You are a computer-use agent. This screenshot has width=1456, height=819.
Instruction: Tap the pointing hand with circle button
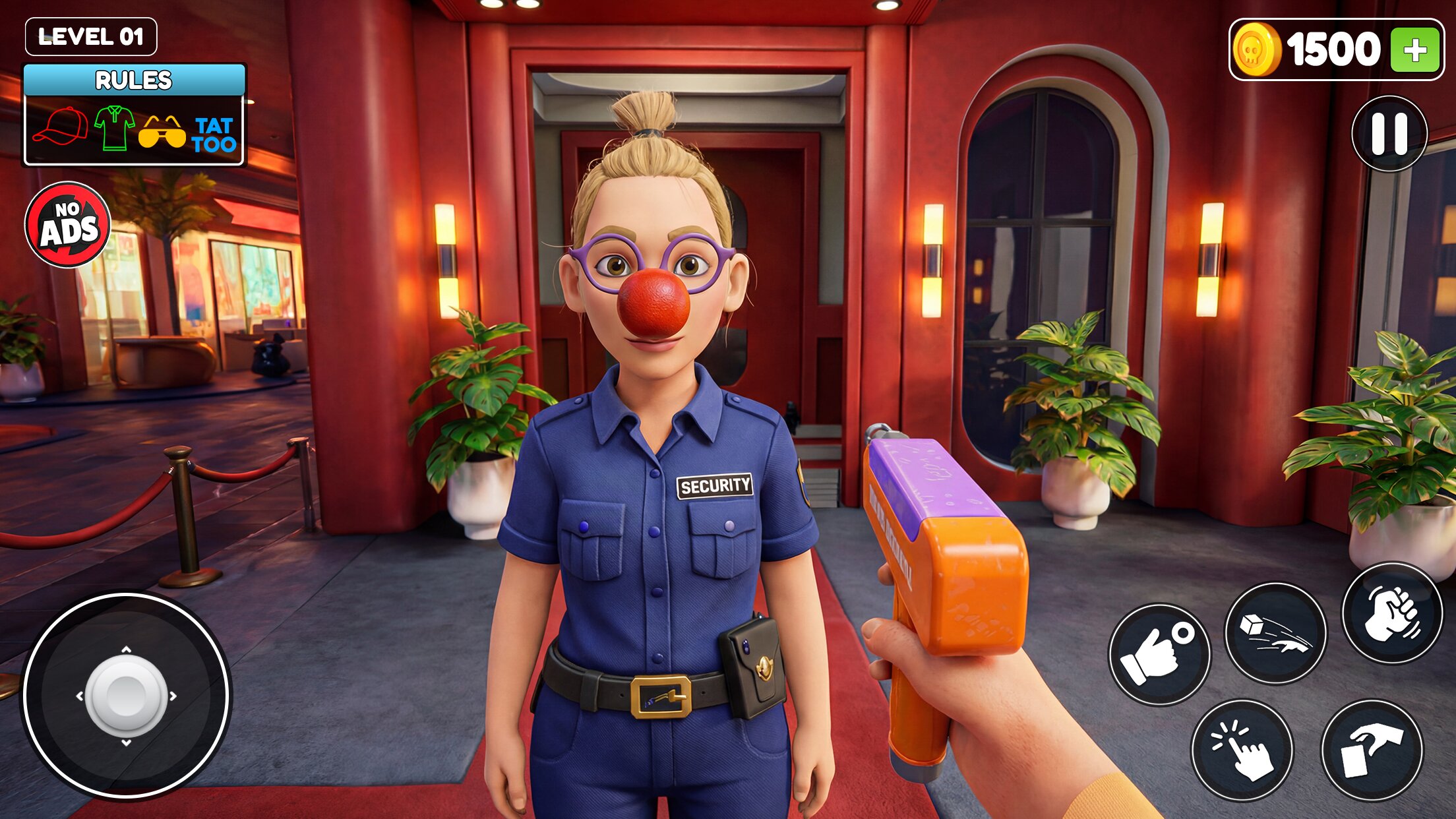[1159, 654]
